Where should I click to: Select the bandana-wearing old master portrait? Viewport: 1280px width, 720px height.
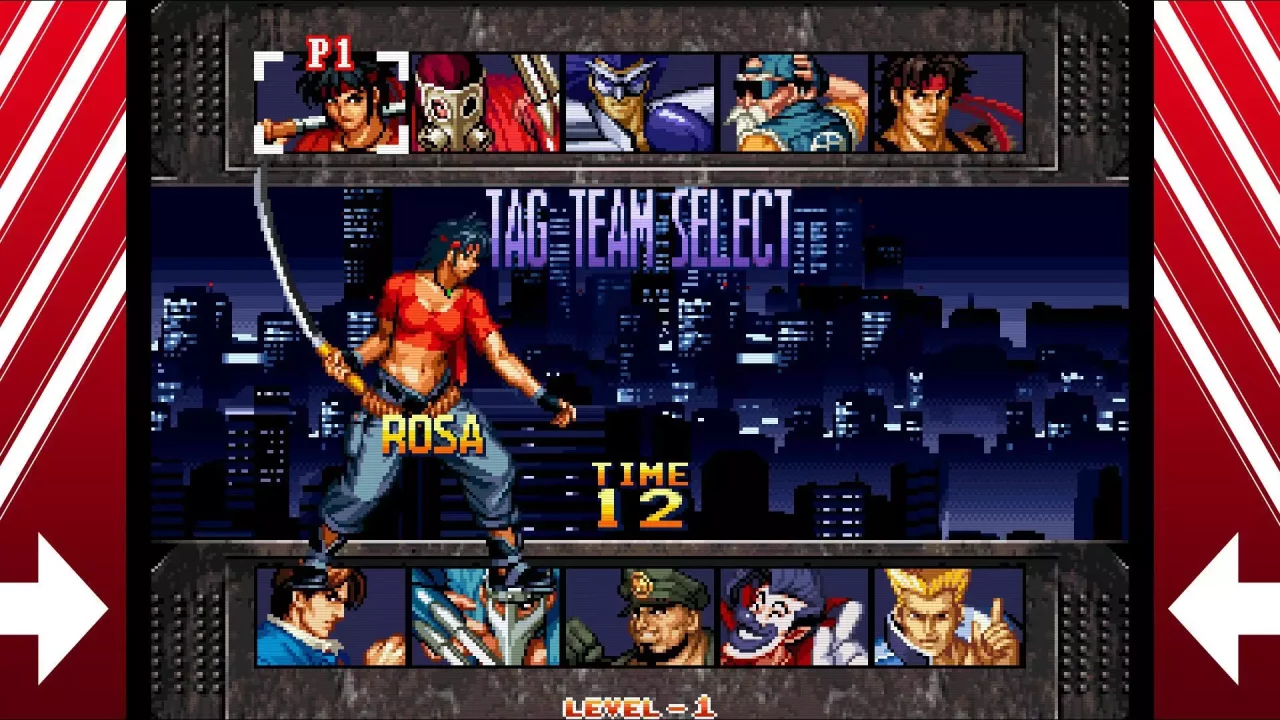791,105
